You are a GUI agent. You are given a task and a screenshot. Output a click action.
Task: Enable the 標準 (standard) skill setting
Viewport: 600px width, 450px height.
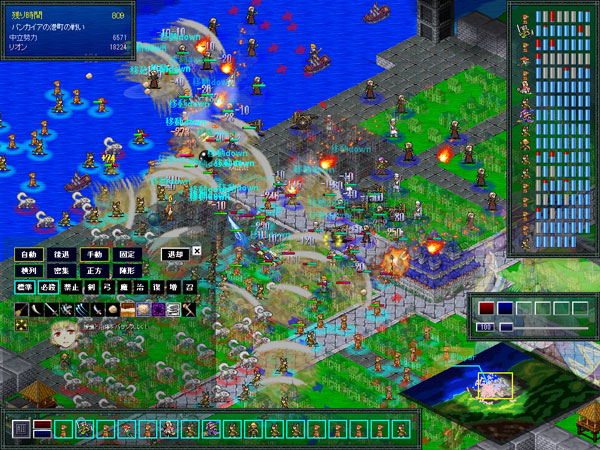(x=26, y=288)
